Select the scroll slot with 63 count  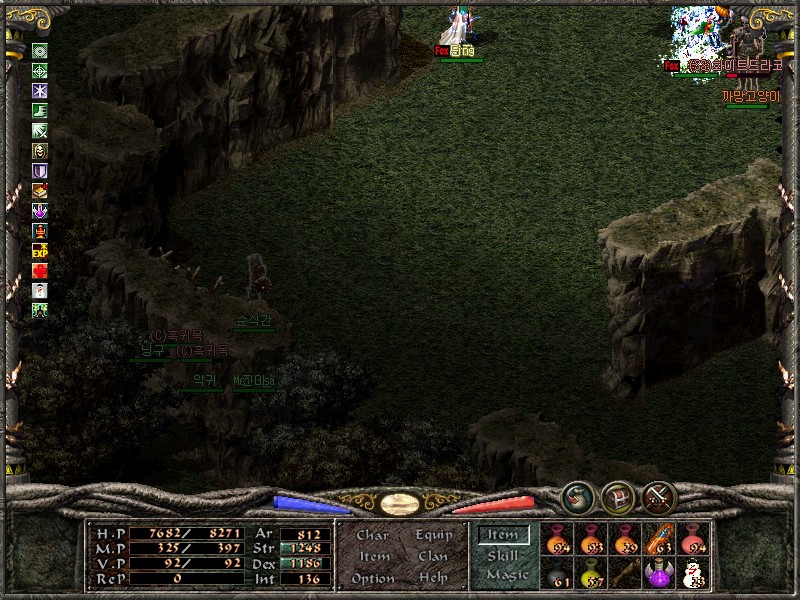point(659,540)
